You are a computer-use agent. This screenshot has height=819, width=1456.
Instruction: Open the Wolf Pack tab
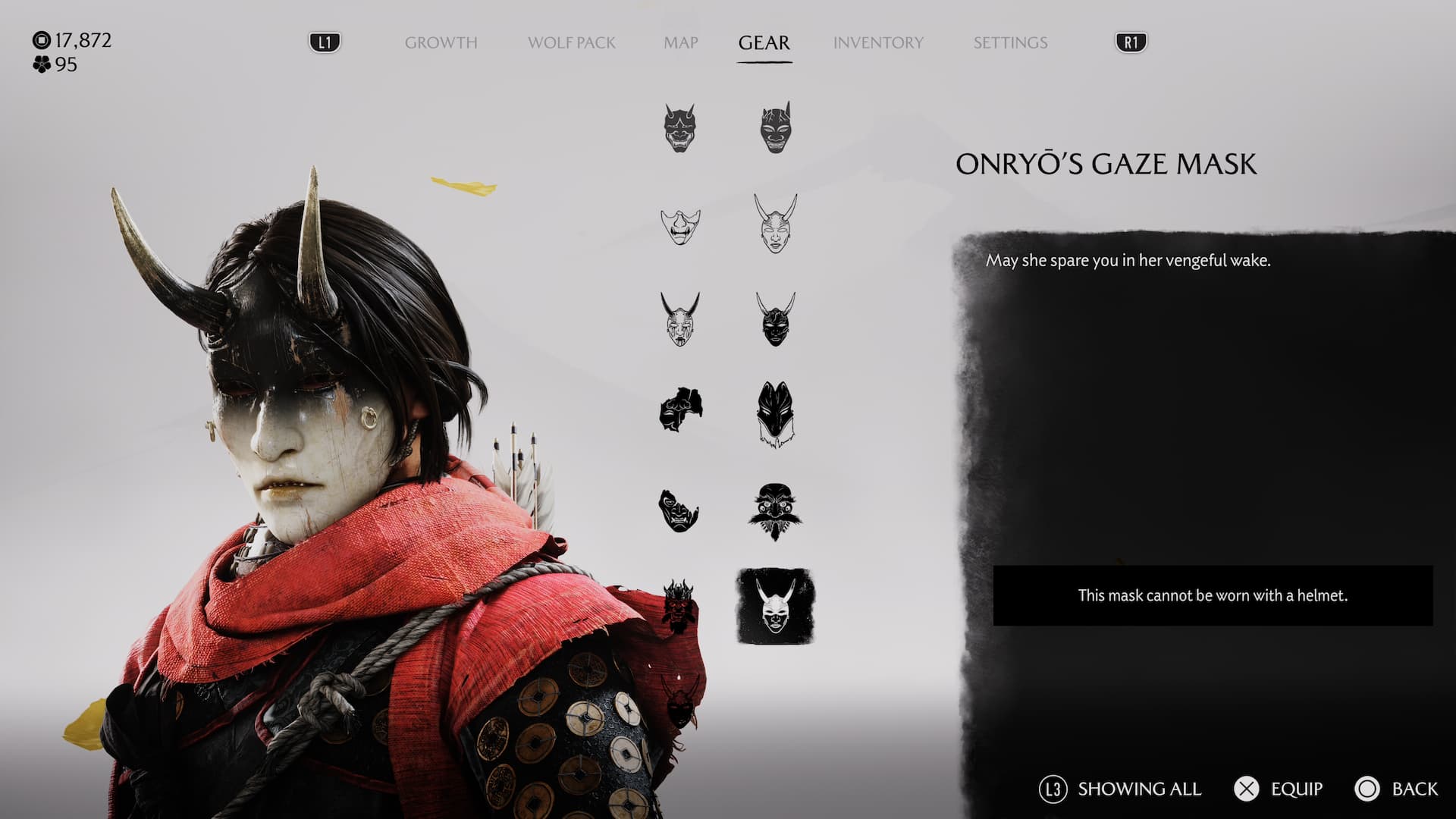571,42
